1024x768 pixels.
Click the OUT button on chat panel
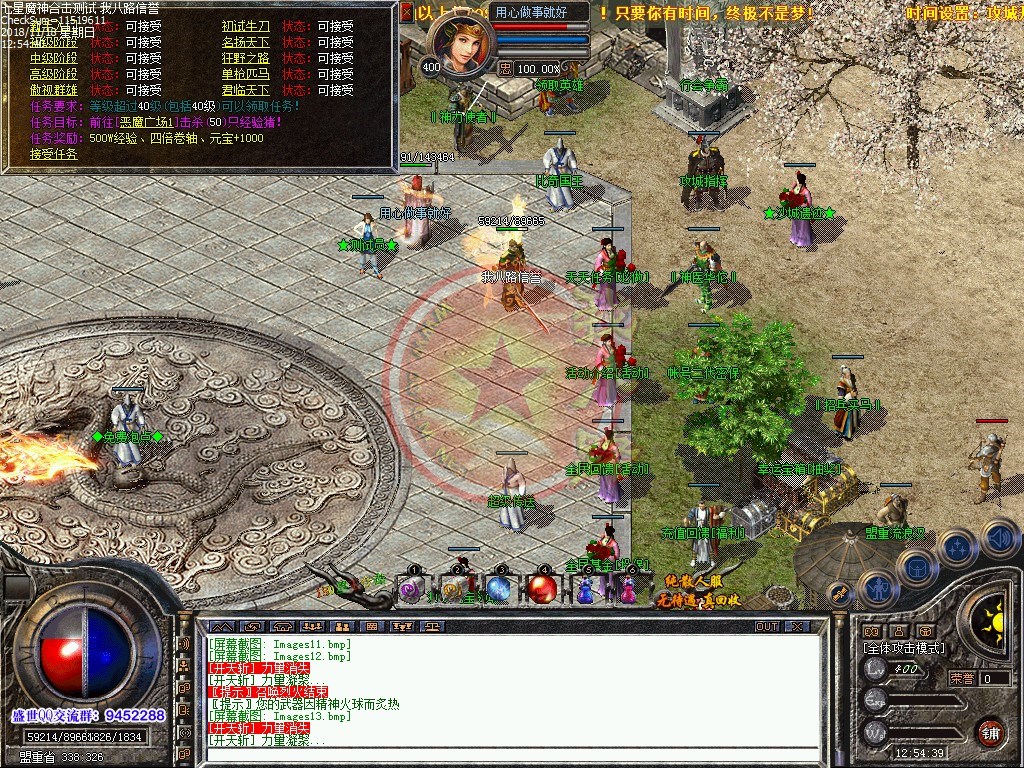tap(767, 626)
